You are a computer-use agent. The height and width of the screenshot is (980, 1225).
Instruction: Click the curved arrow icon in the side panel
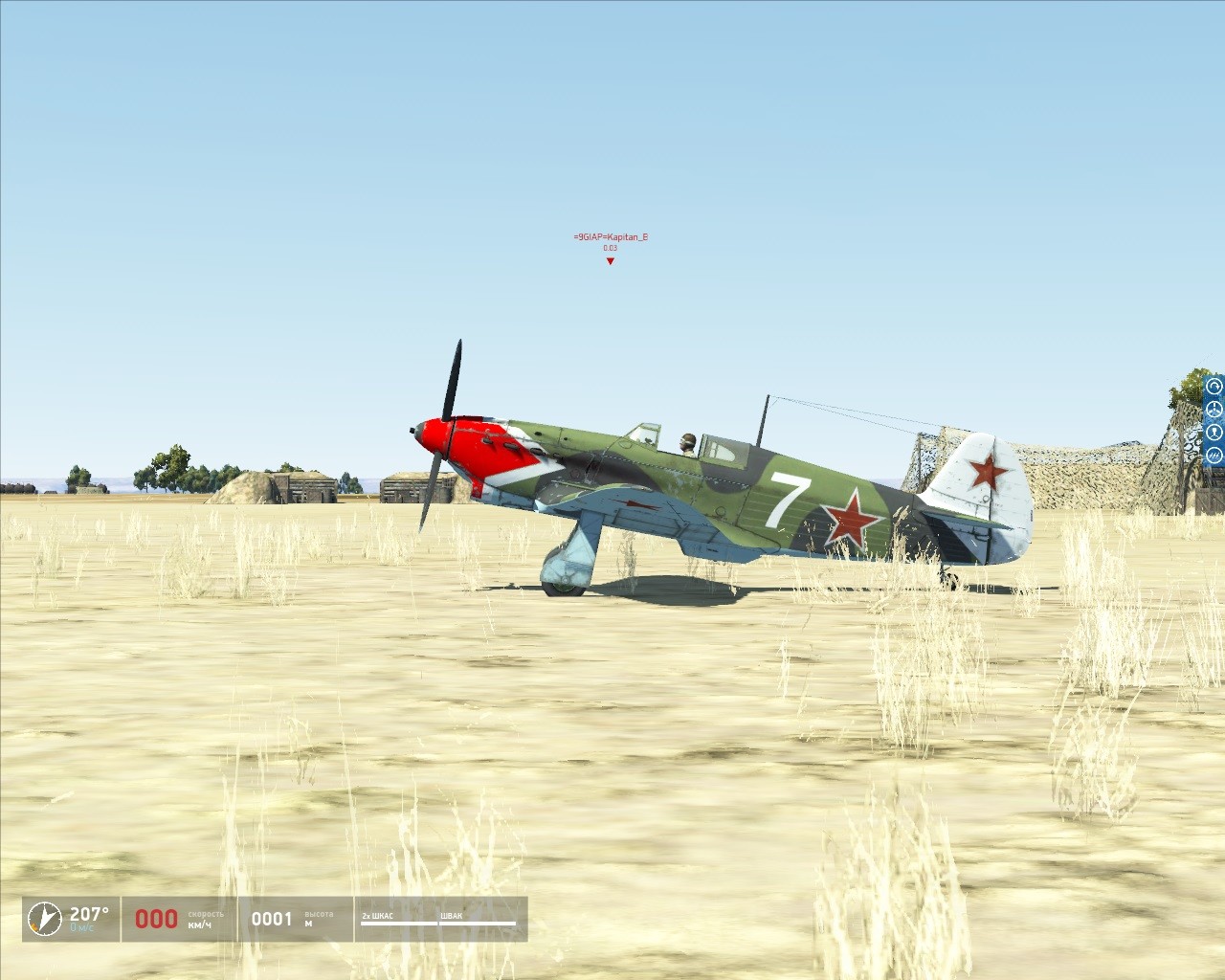pos(1214,387)
